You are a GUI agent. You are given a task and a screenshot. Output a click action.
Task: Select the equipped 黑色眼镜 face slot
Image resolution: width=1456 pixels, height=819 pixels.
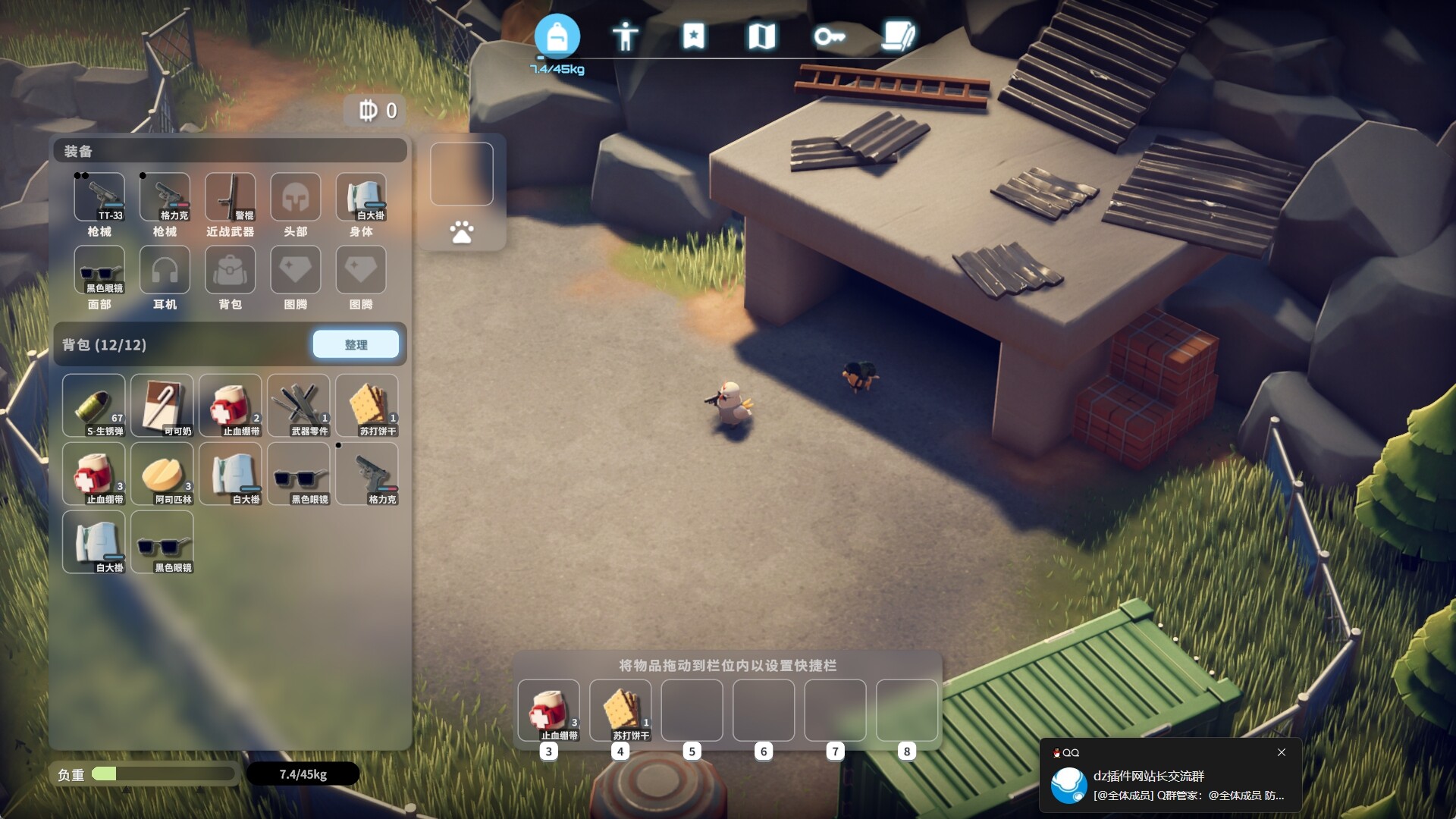click(99, 270)
